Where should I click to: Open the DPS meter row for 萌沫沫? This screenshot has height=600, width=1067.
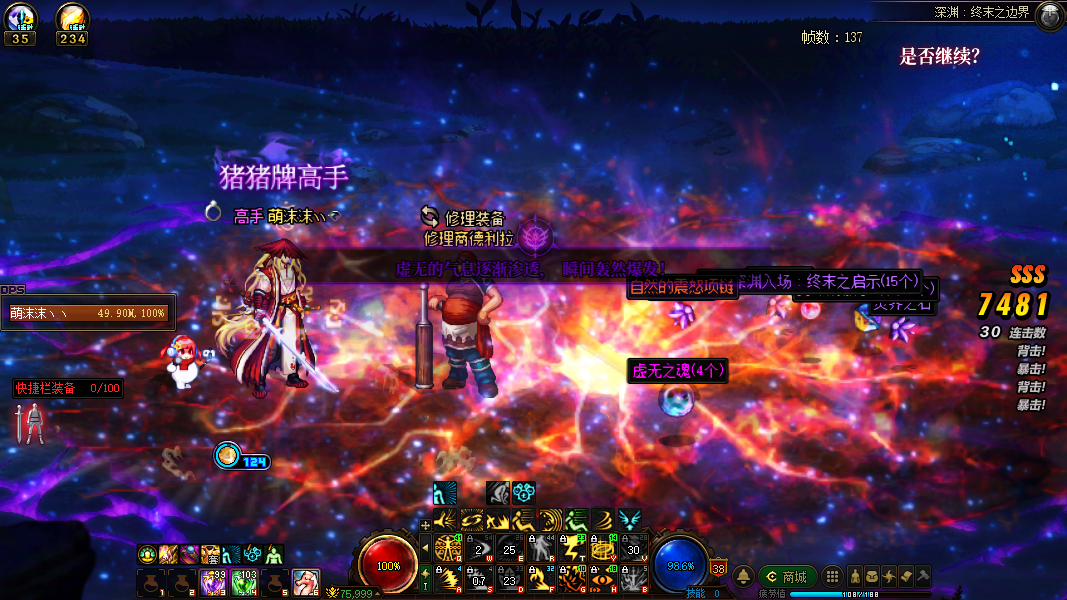(x=88, y=313)
